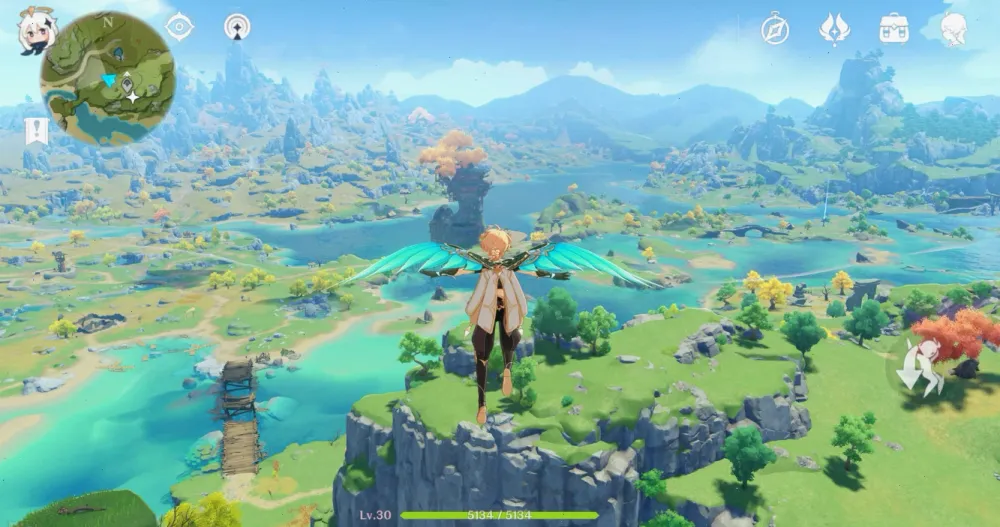Open the quest bookmark icon below the minimap
1000x527 pixels.
click(x=36, y=131)
